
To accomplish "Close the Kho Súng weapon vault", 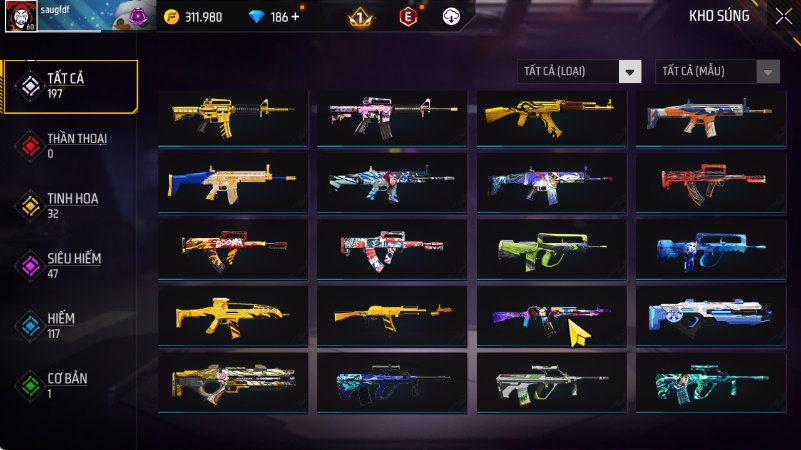I will point(782,16).
